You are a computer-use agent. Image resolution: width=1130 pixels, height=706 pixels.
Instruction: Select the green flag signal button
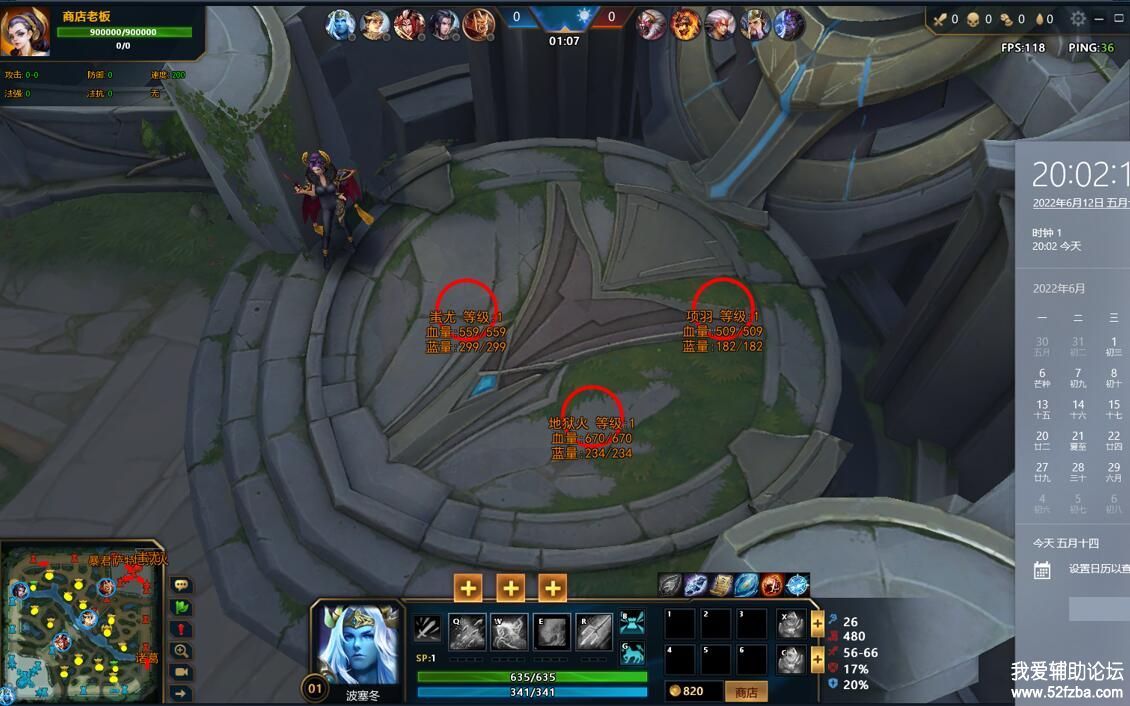182,607
